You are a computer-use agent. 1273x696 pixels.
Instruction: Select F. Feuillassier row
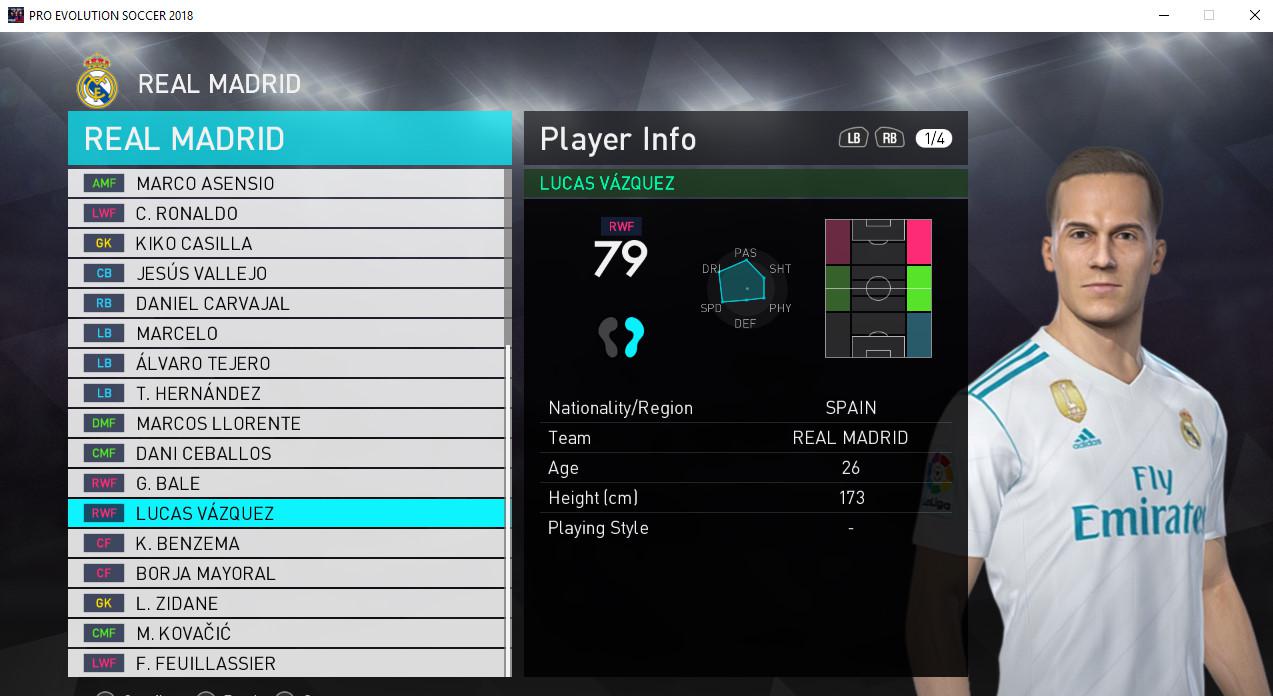click(286, 663)
